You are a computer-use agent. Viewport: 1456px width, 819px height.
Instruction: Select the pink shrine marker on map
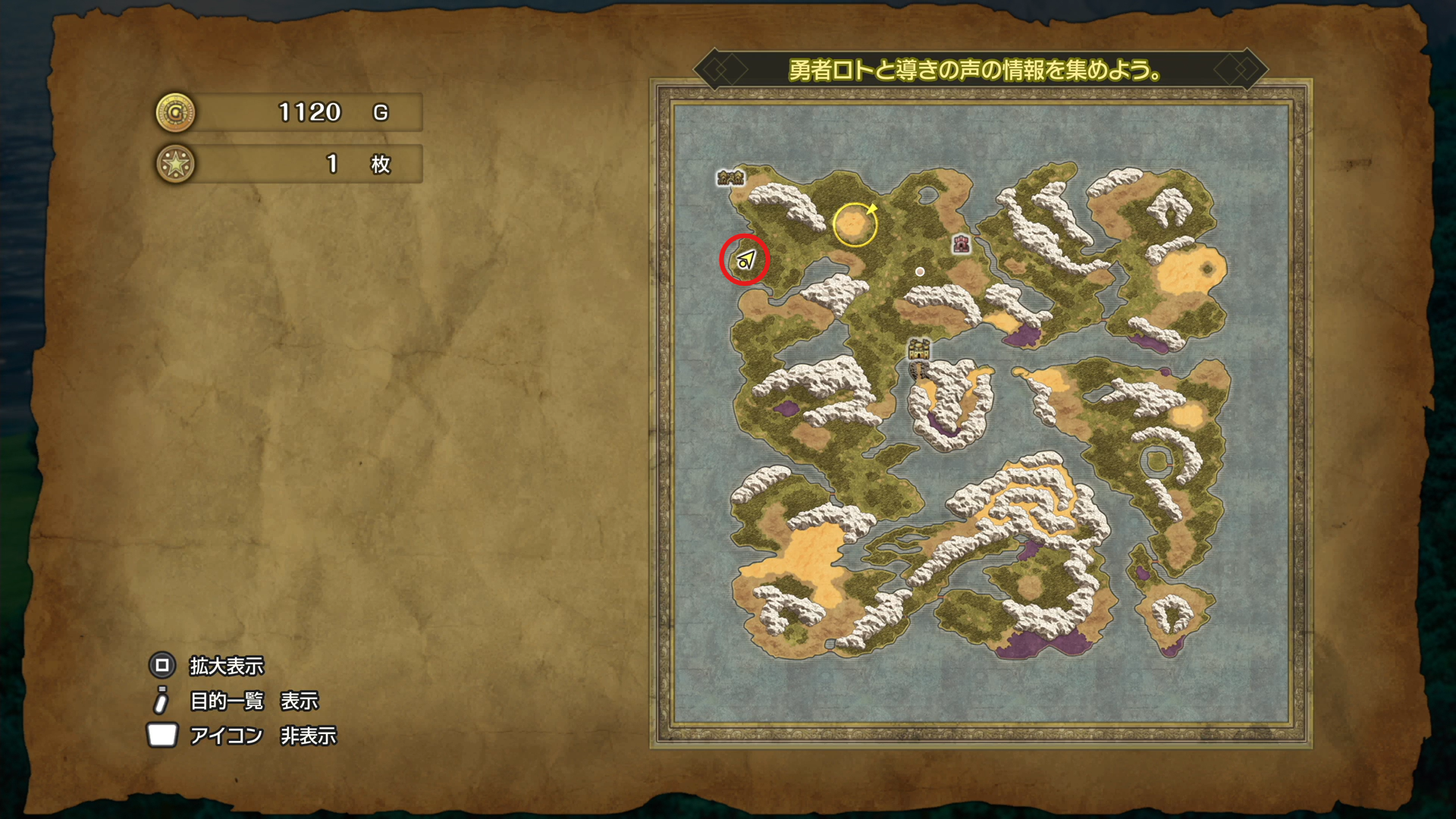point(962,243)
